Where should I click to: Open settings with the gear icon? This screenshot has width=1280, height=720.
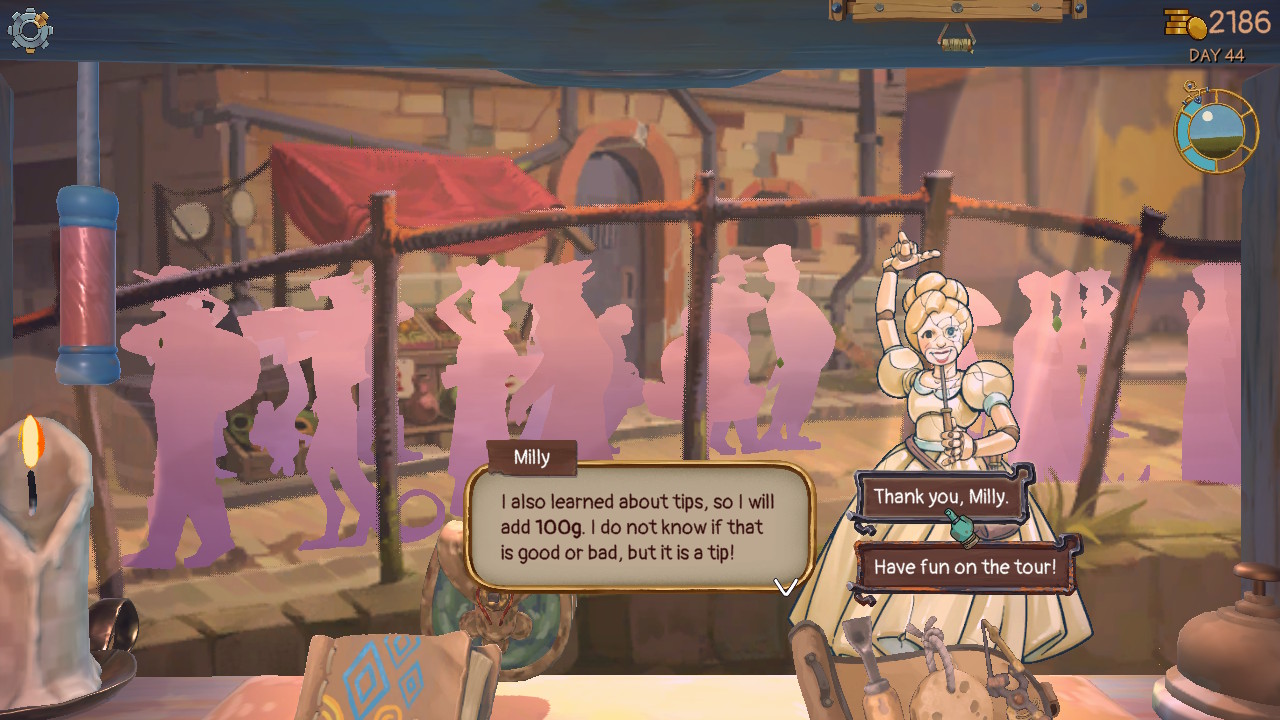(x=29, y=30)
